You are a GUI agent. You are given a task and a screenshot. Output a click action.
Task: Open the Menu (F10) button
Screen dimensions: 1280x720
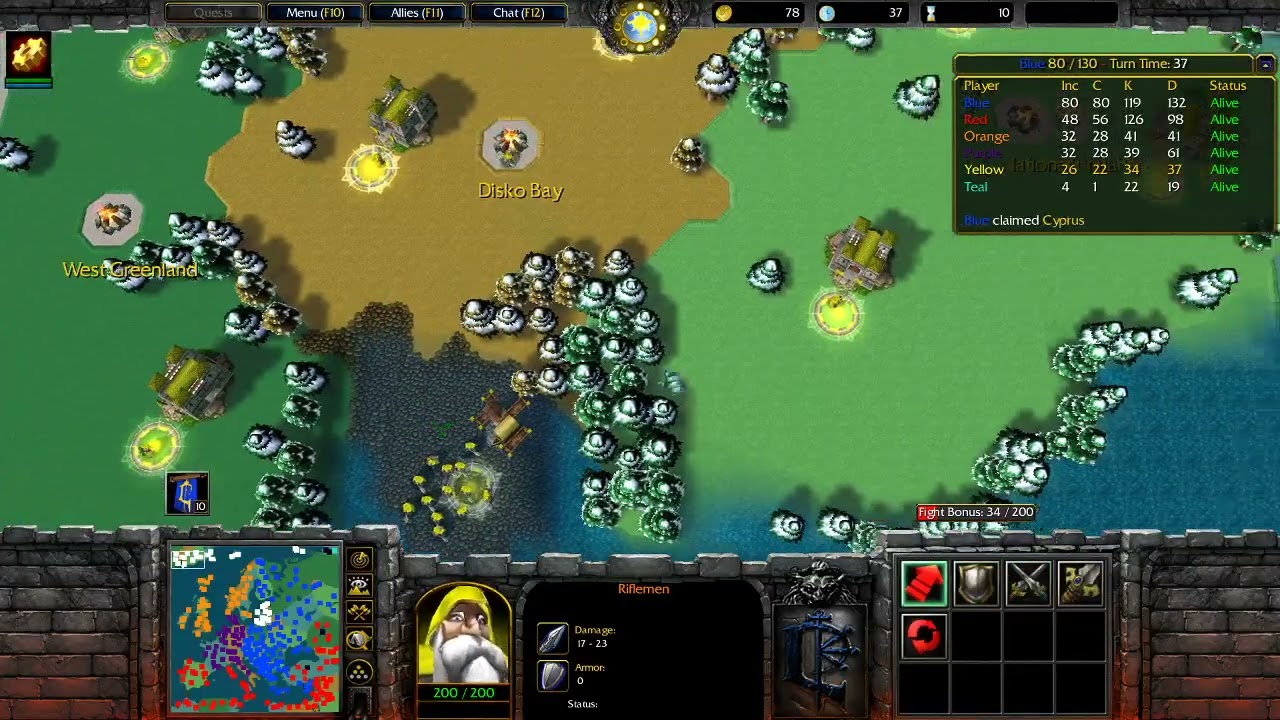pyautogui.click(x=315, y=13)
